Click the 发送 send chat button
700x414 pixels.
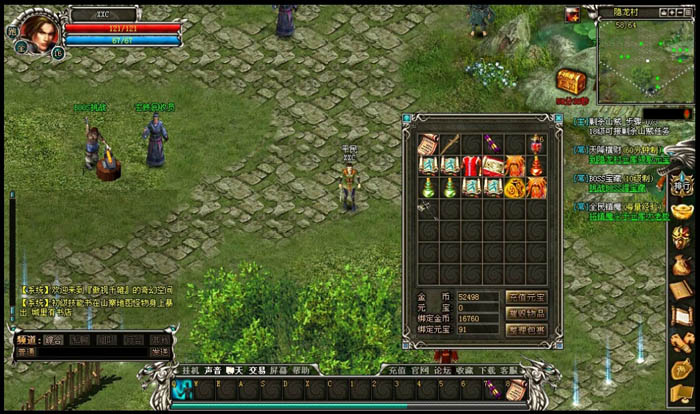159,352
